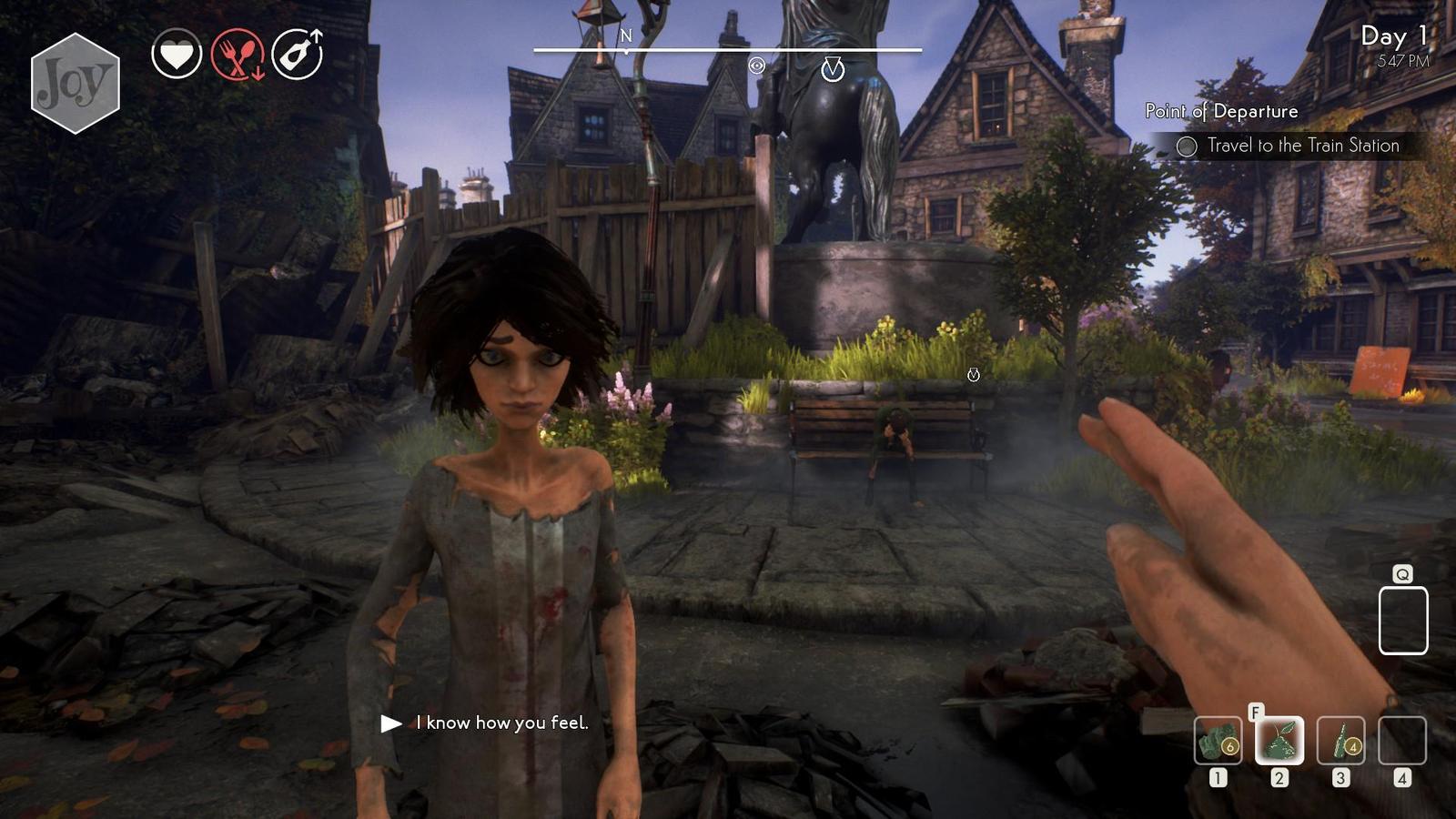This screenshot has height=819, width=1456.
Task: Click the Joy hexagon badge
Action: pos(76,84)
